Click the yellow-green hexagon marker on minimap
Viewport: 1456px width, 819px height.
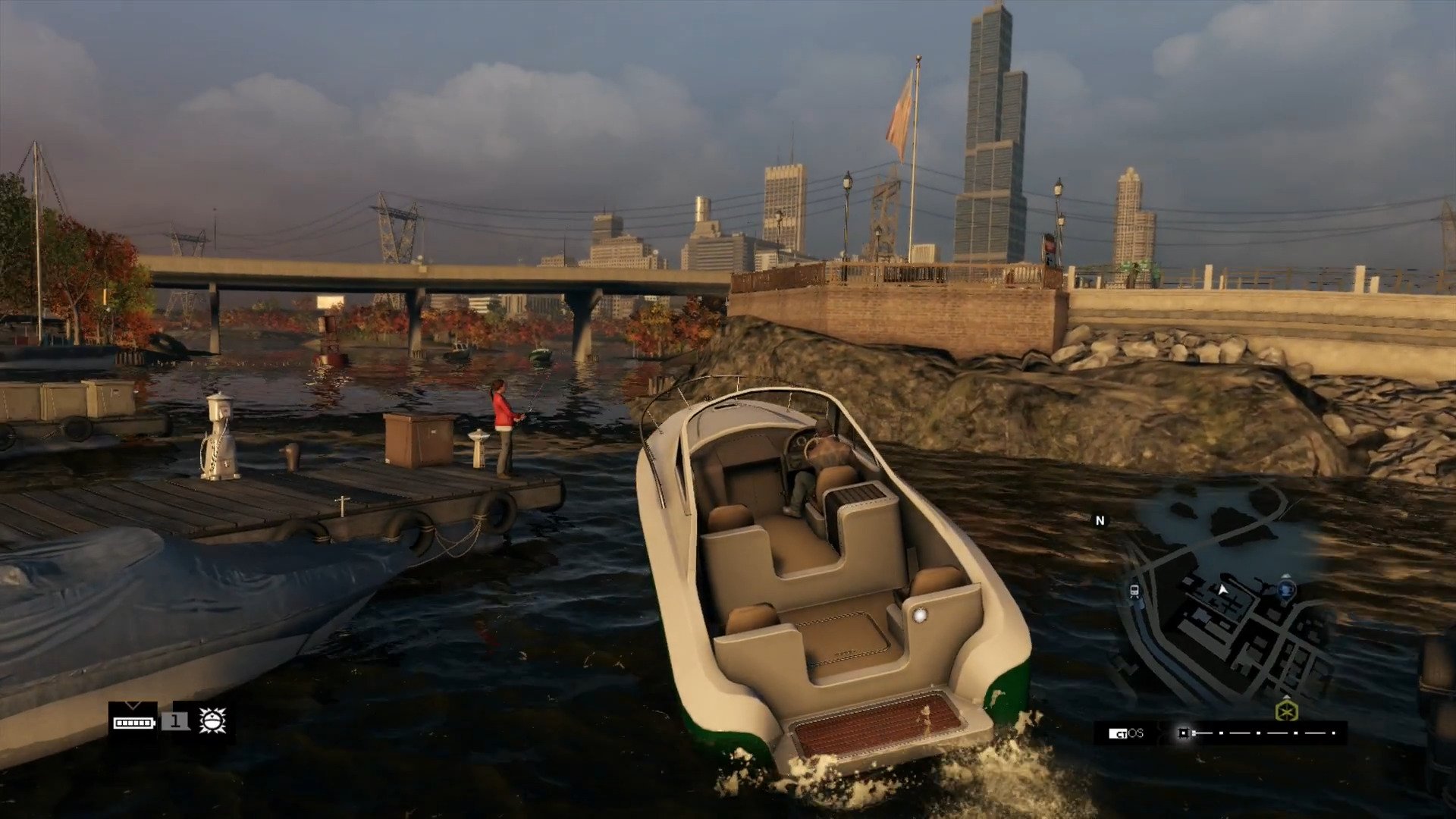(x=1286, y=711)
